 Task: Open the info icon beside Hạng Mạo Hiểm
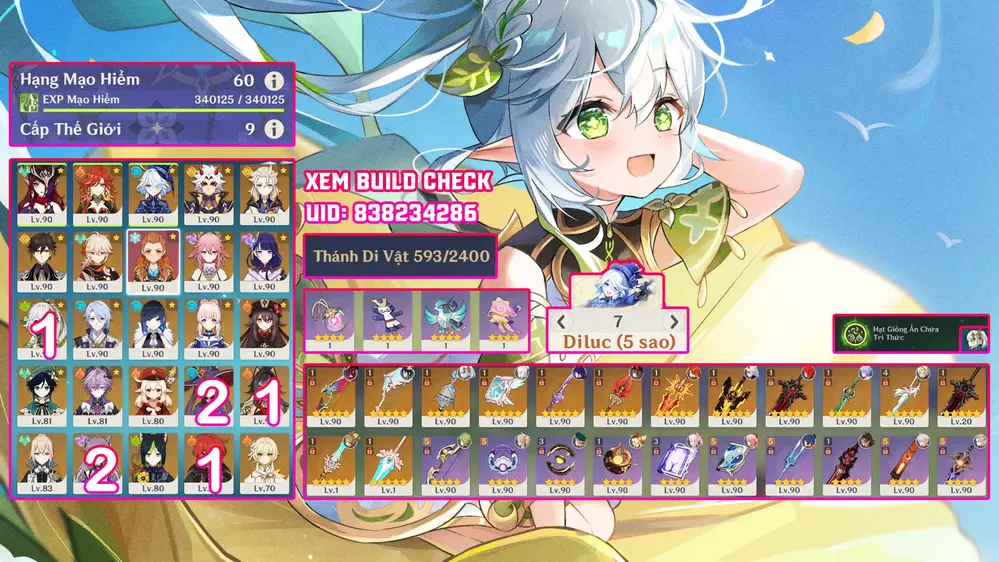point(272,80)
